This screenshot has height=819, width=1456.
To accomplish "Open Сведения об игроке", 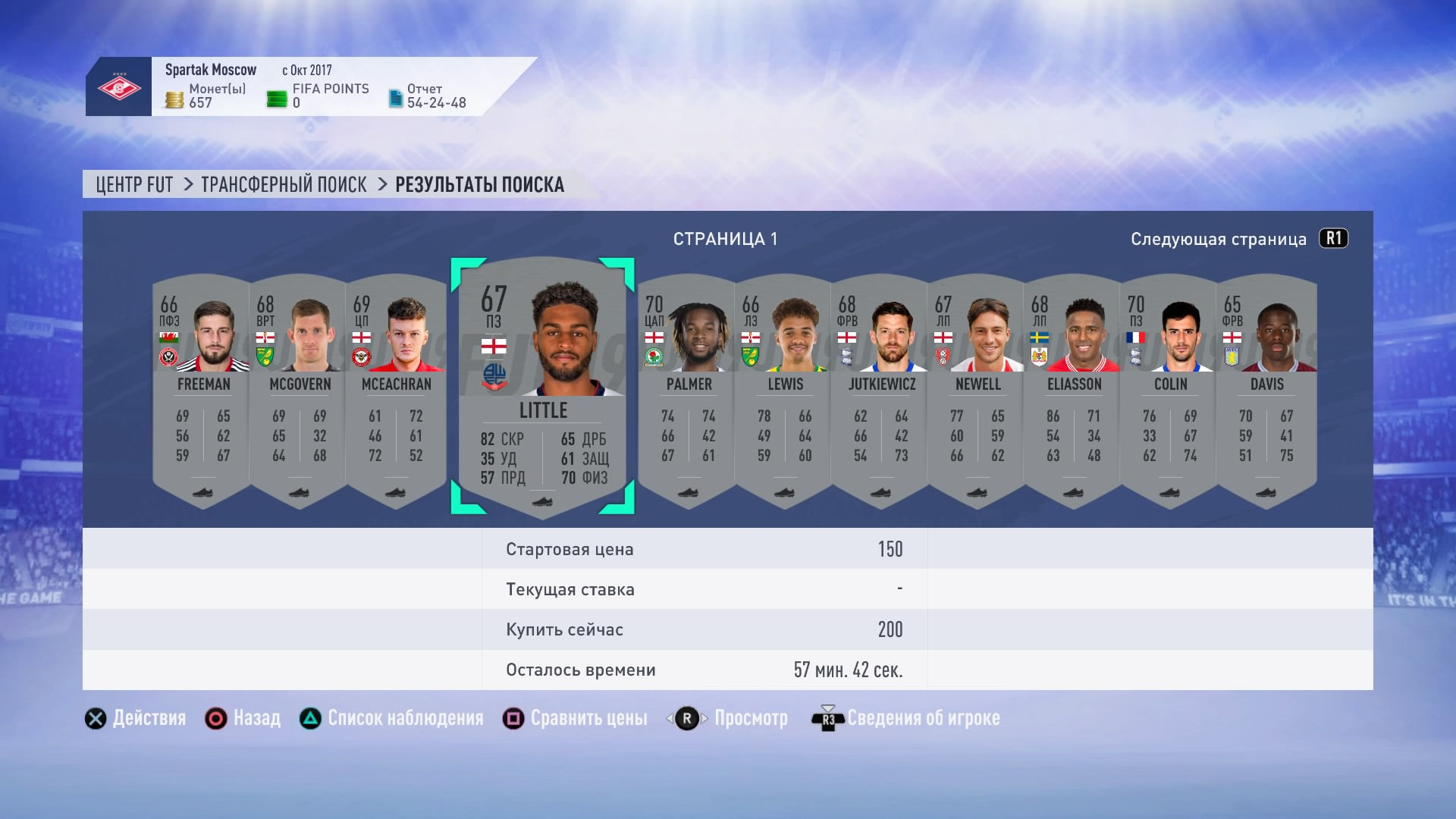I will [x=921, y=718].
